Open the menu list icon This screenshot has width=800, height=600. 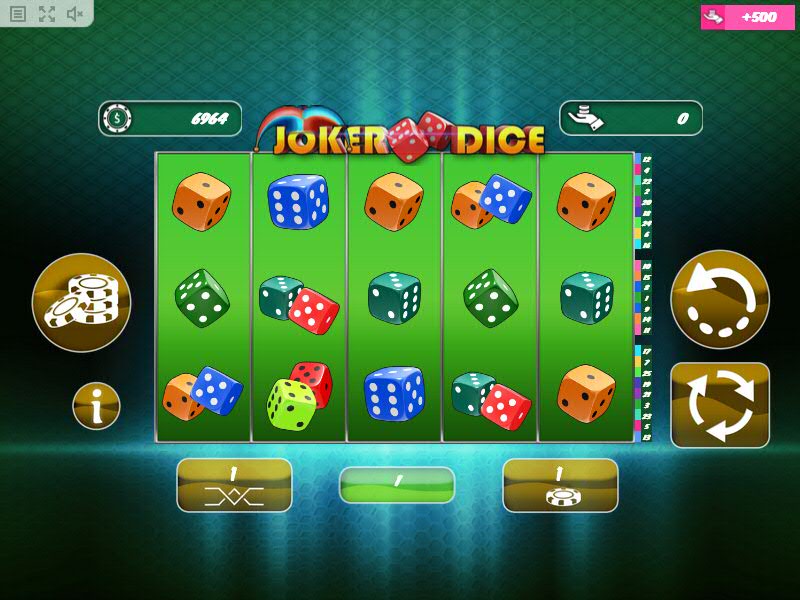click(18, 14)
